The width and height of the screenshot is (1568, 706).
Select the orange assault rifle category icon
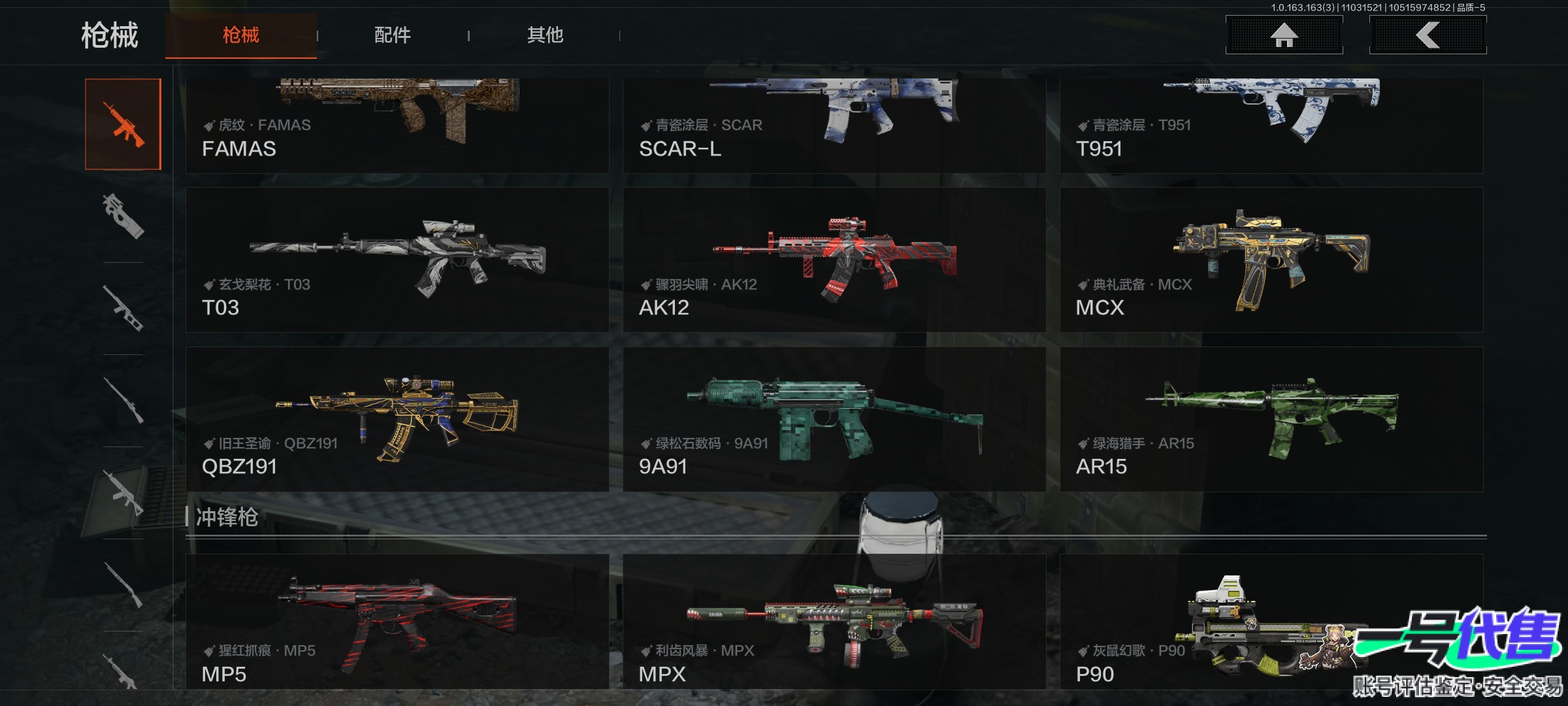tap(123, 124)
